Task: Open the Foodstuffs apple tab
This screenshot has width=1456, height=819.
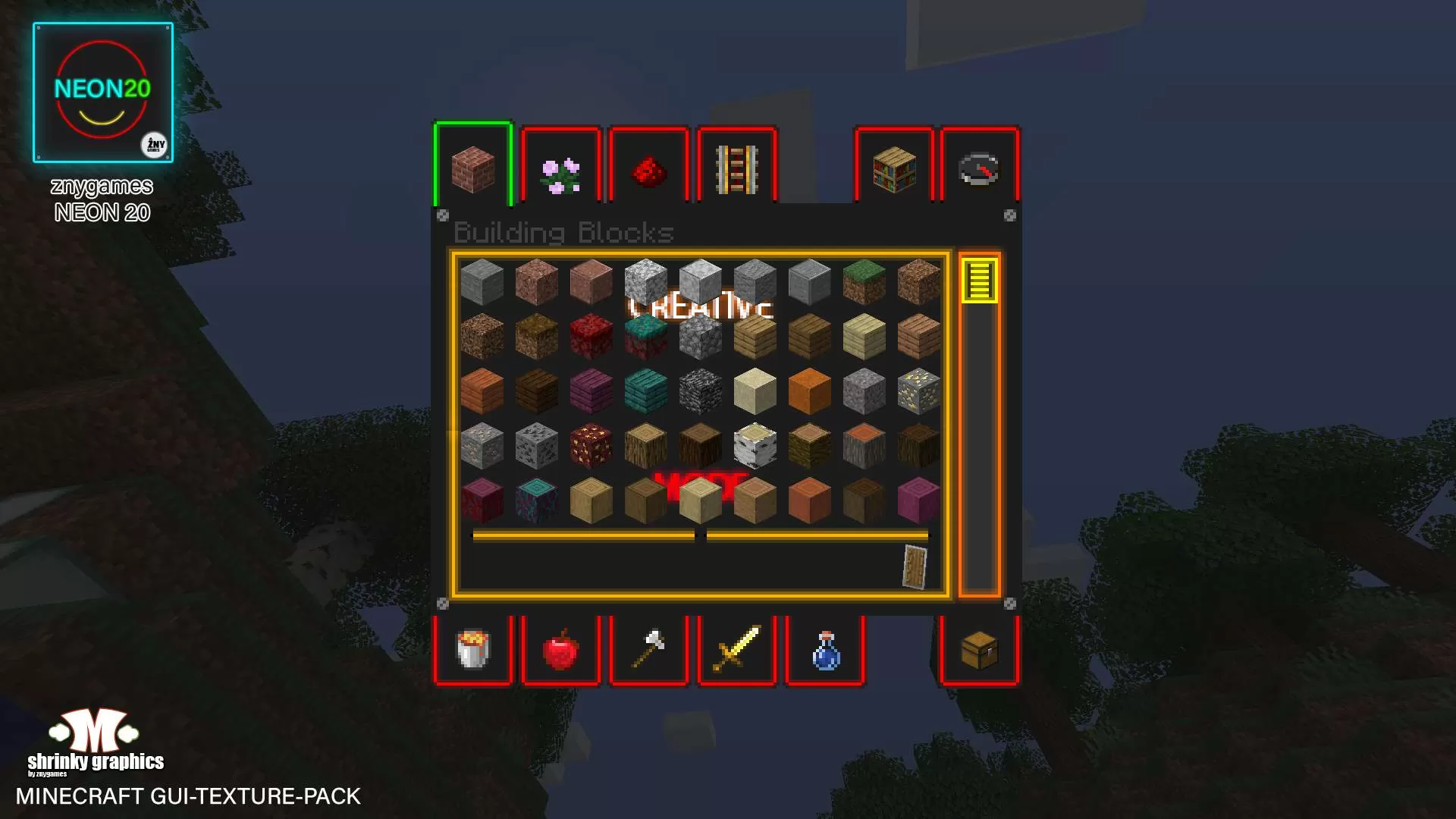Action: (x=561, y=651)
